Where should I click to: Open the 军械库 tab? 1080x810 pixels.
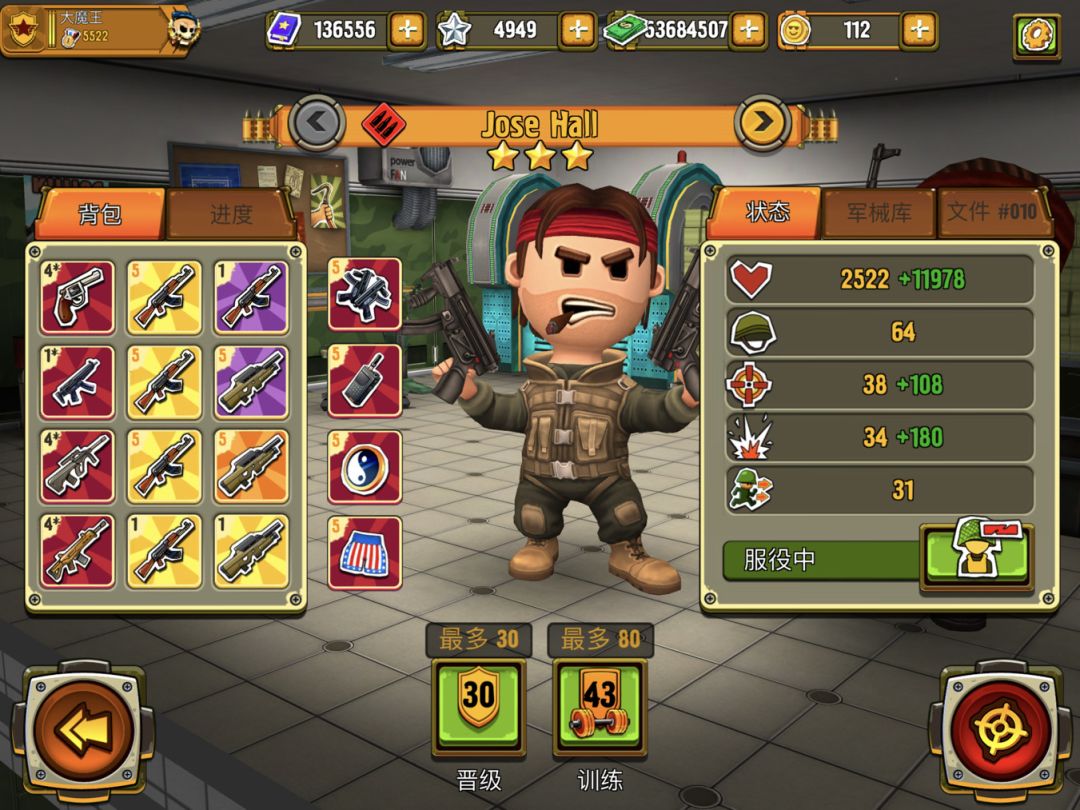coord(879,213)
